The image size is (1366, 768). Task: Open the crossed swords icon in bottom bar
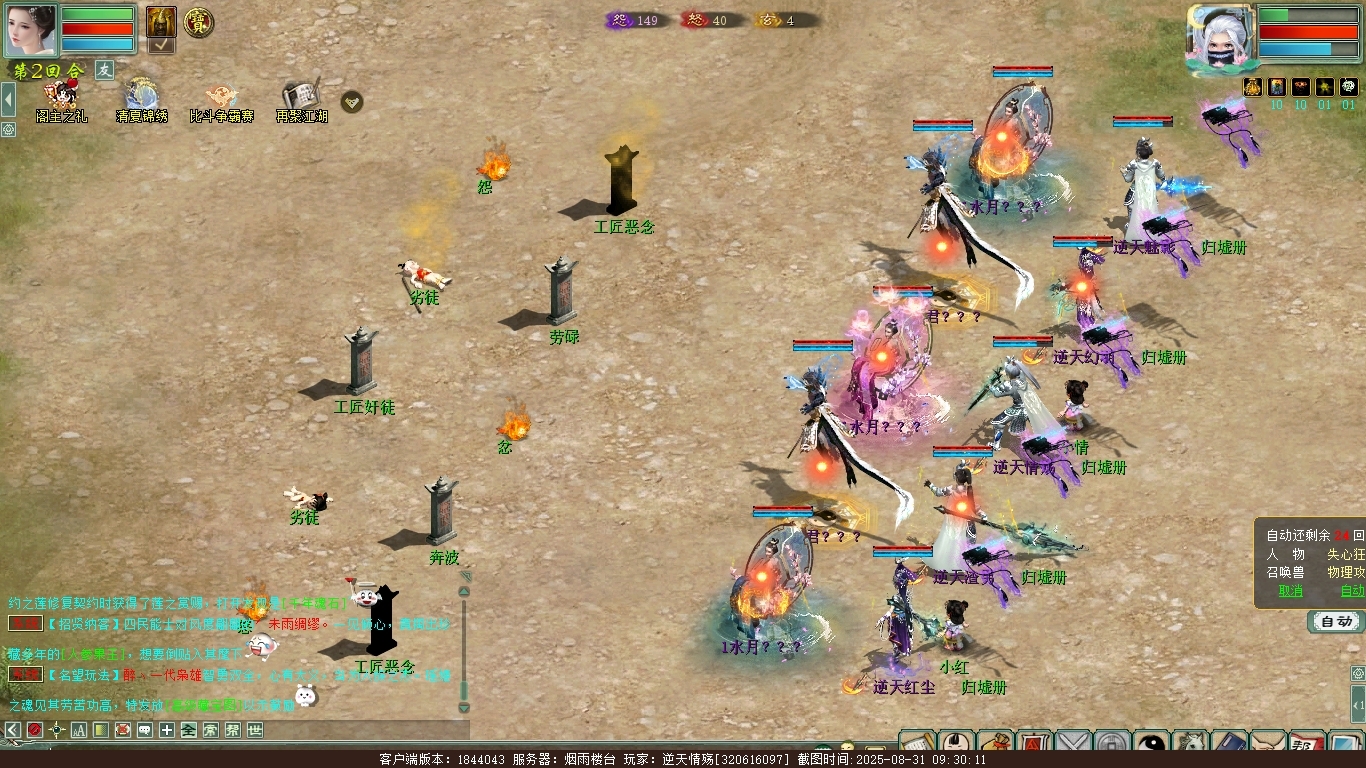pos(1073,745)
